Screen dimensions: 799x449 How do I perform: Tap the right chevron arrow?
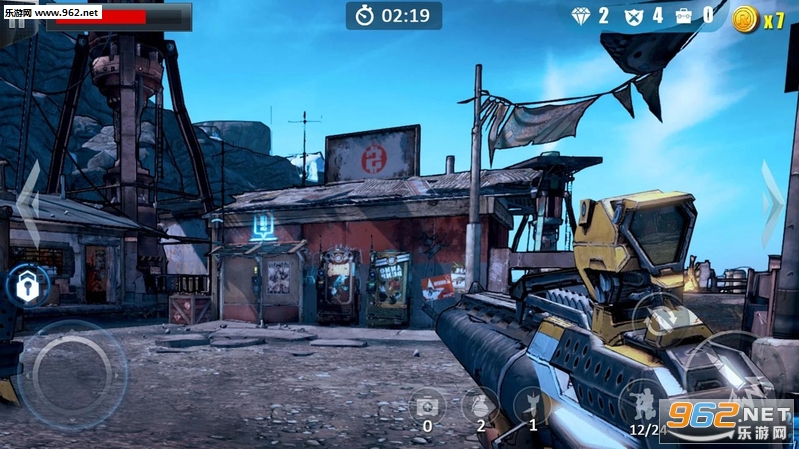[772, 204]
